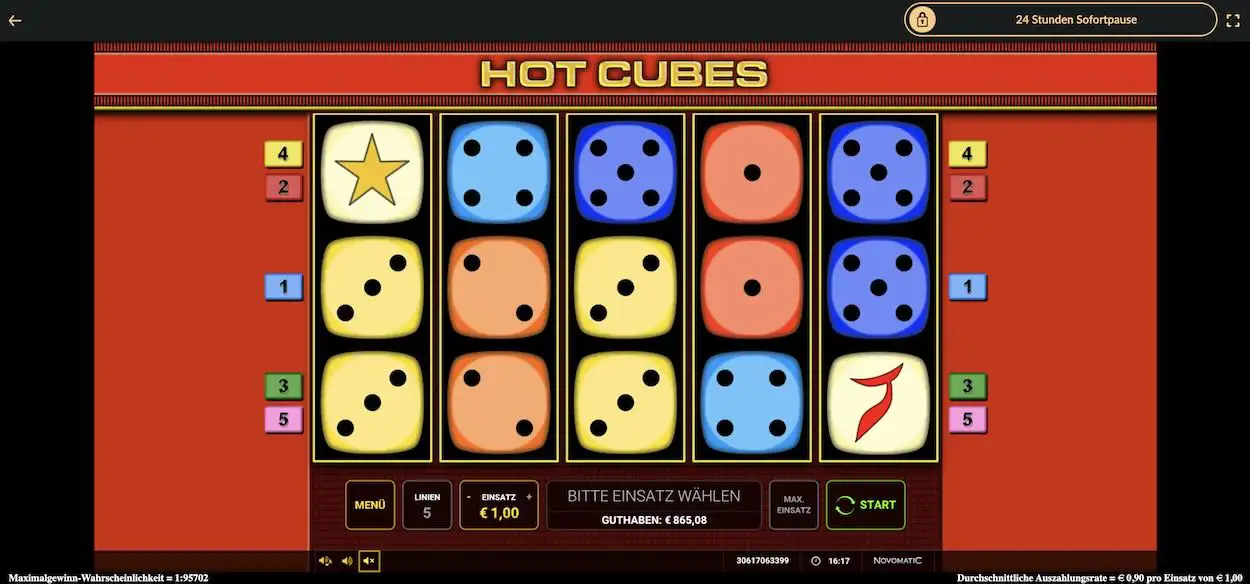The width and height of the screenshot is (1250, 584).
Task: Spin the reels with START
Action: pos(865,505)
